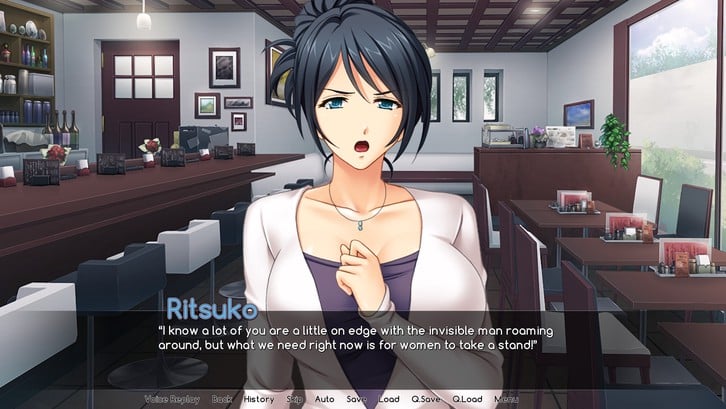
Task: Go back to previous dialogue line
Action: pos(221,399)
